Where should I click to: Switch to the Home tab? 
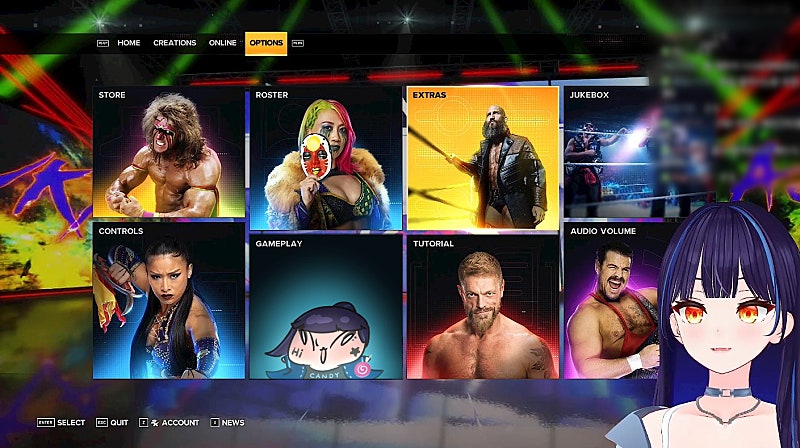tap(128, 43)
